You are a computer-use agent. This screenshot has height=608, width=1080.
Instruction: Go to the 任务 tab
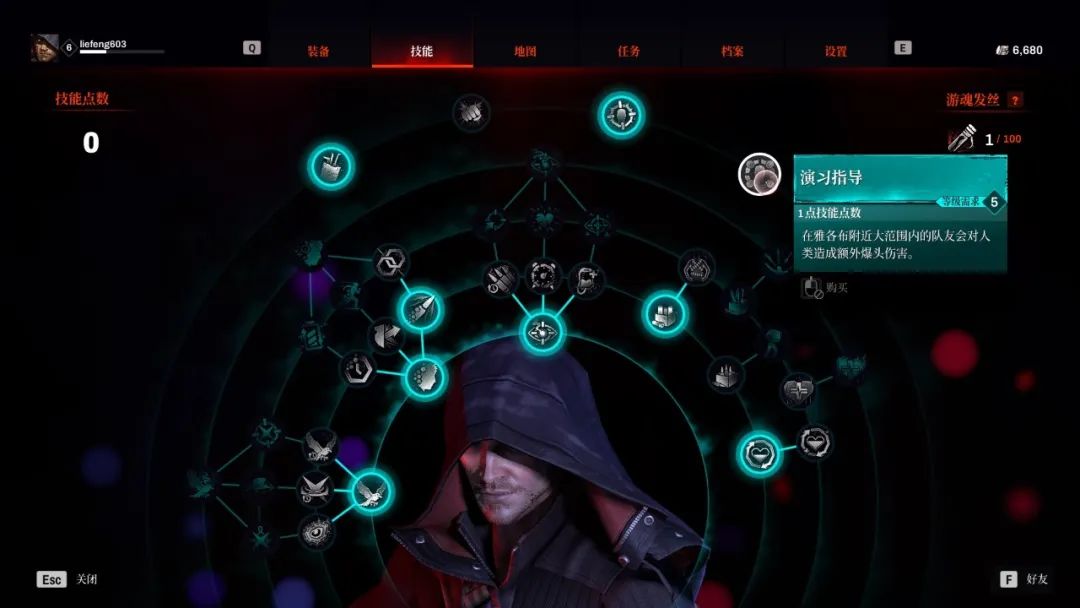tap(629, 51)
